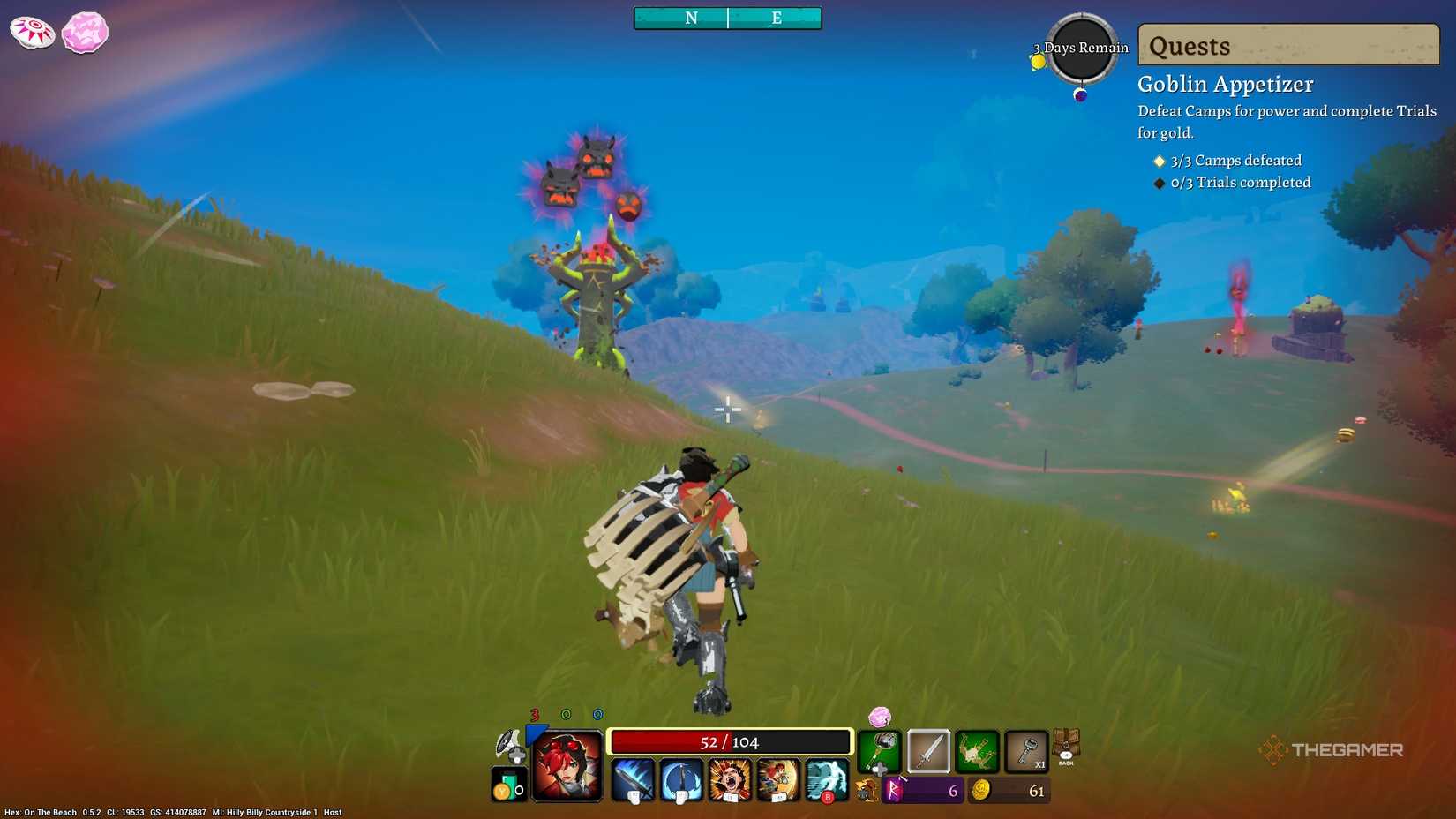The width and height of the screenshot is (1456, 819).
Task: Select the Goblin Appetizer quest title
Action: click(x=1225, y=84)
